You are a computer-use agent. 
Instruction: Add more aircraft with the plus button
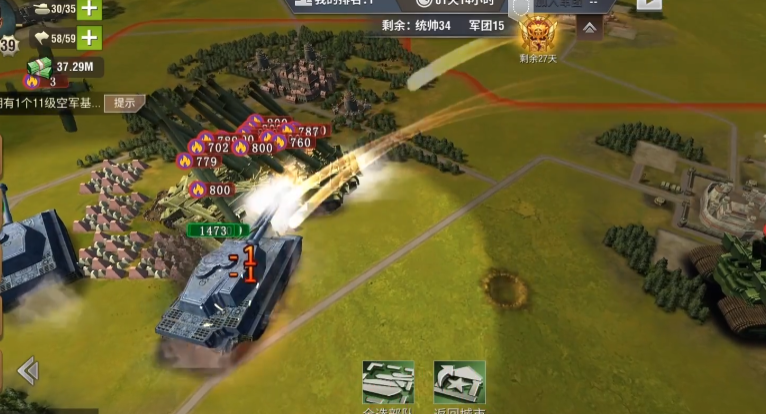[90, 39]
